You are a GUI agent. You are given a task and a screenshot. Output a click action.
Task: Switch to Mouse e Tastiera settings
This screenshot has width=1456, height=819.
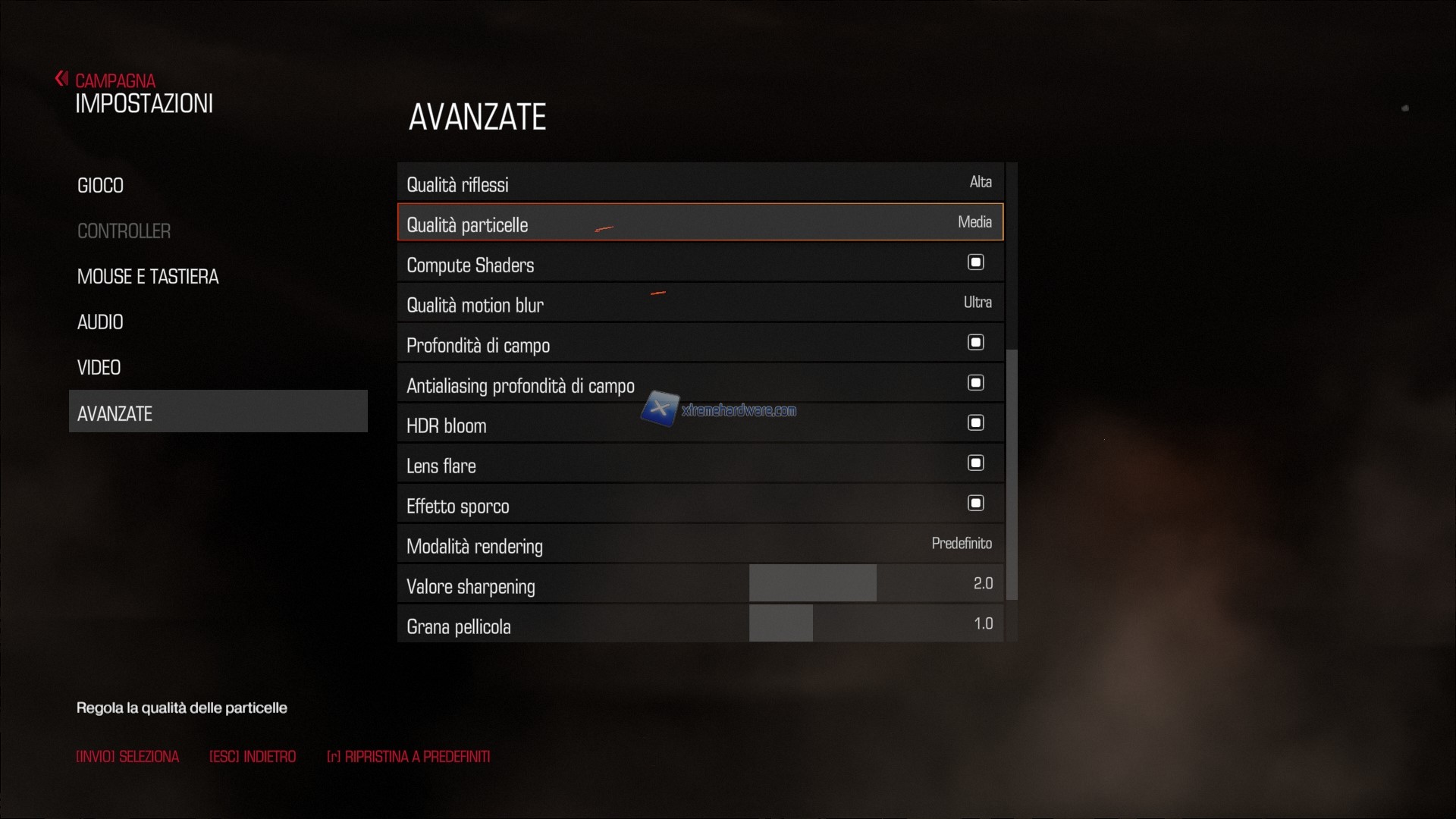click(148, 277)
